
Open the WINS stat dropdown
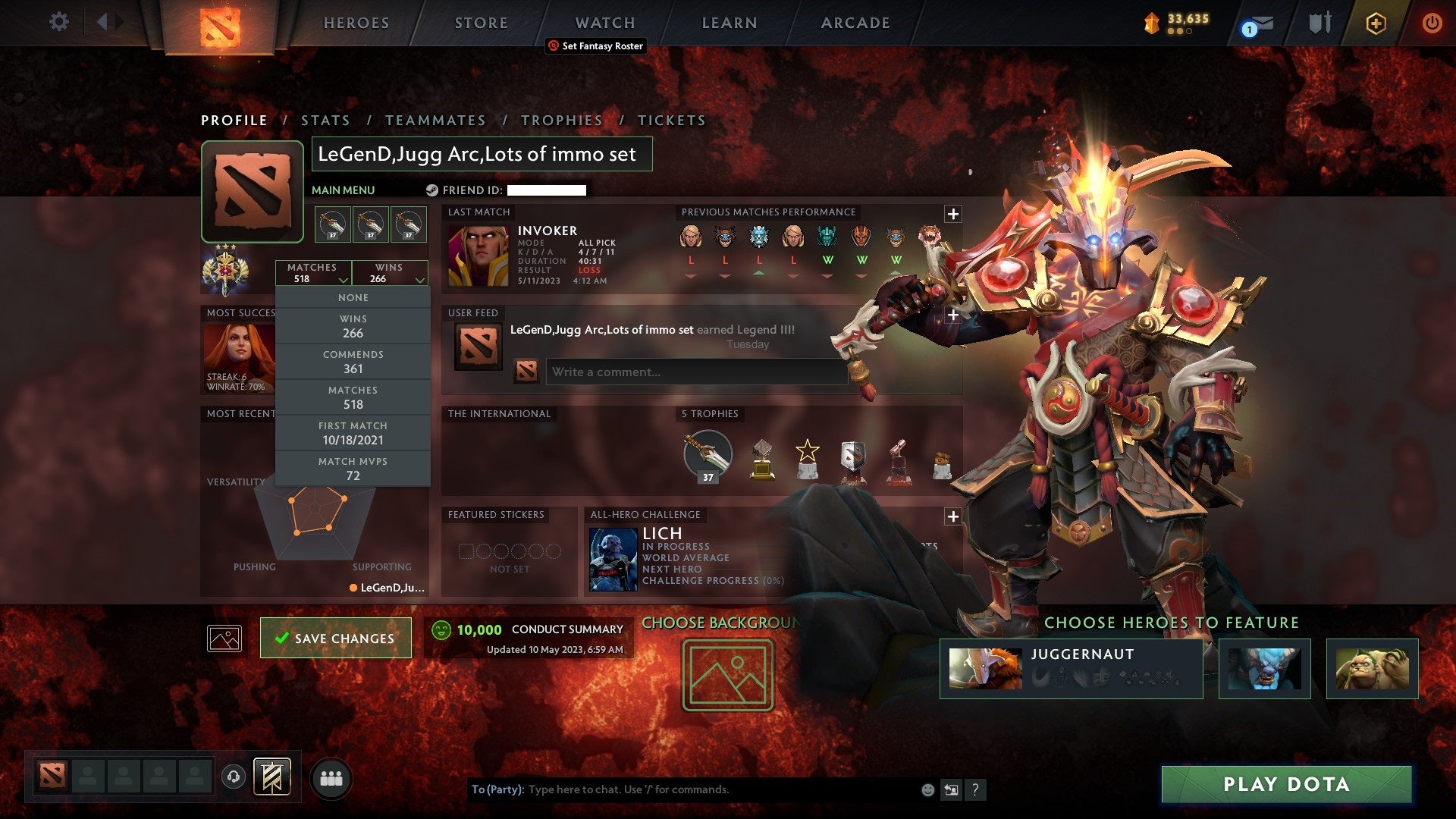(389, 273)
